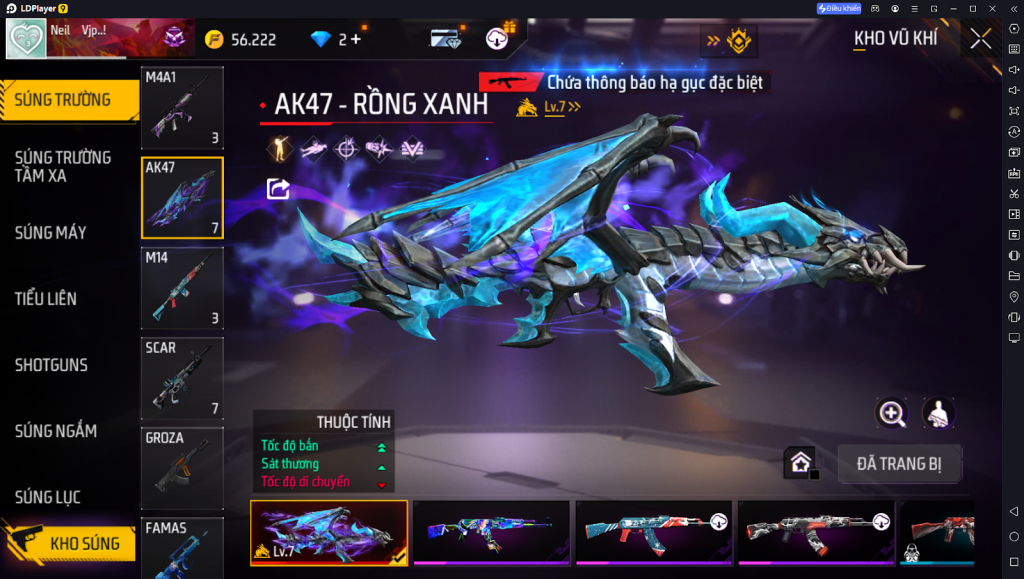The height and width of the screenshot is (579, 1024).
Task: Close the weapon vault with the X
Action: 980,39
